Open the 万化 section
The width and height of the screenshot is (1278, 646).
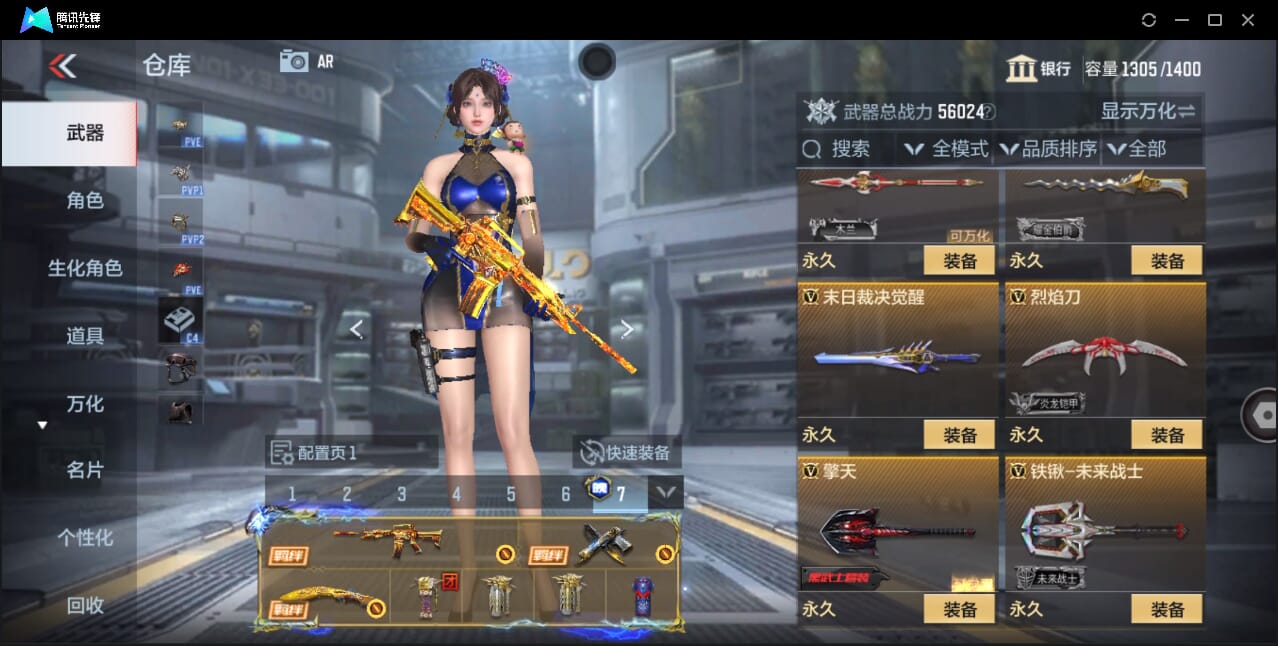(x=85, y=404)
